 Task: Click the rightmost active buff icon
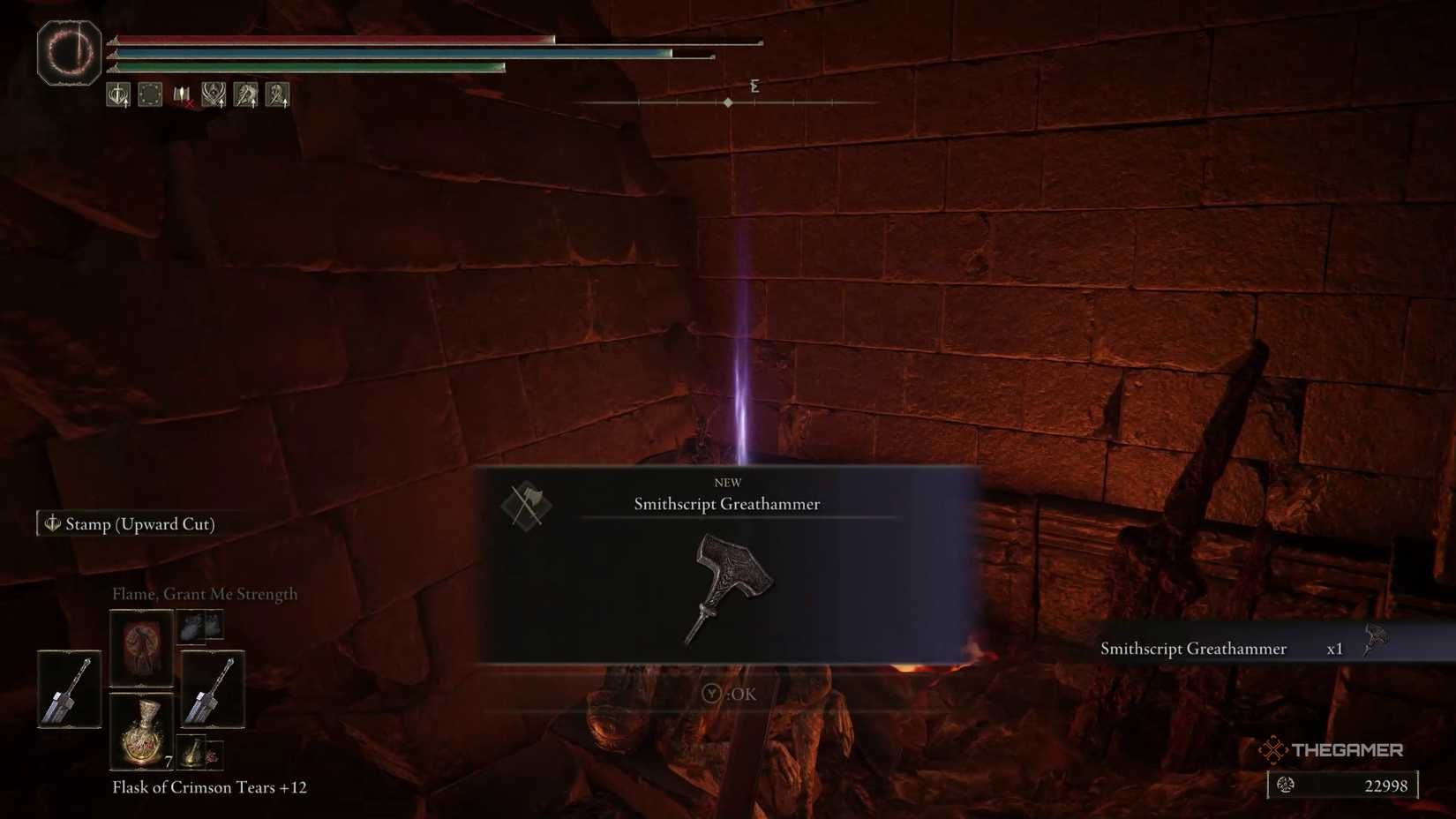pyautogui.click(x=277, y=94)
